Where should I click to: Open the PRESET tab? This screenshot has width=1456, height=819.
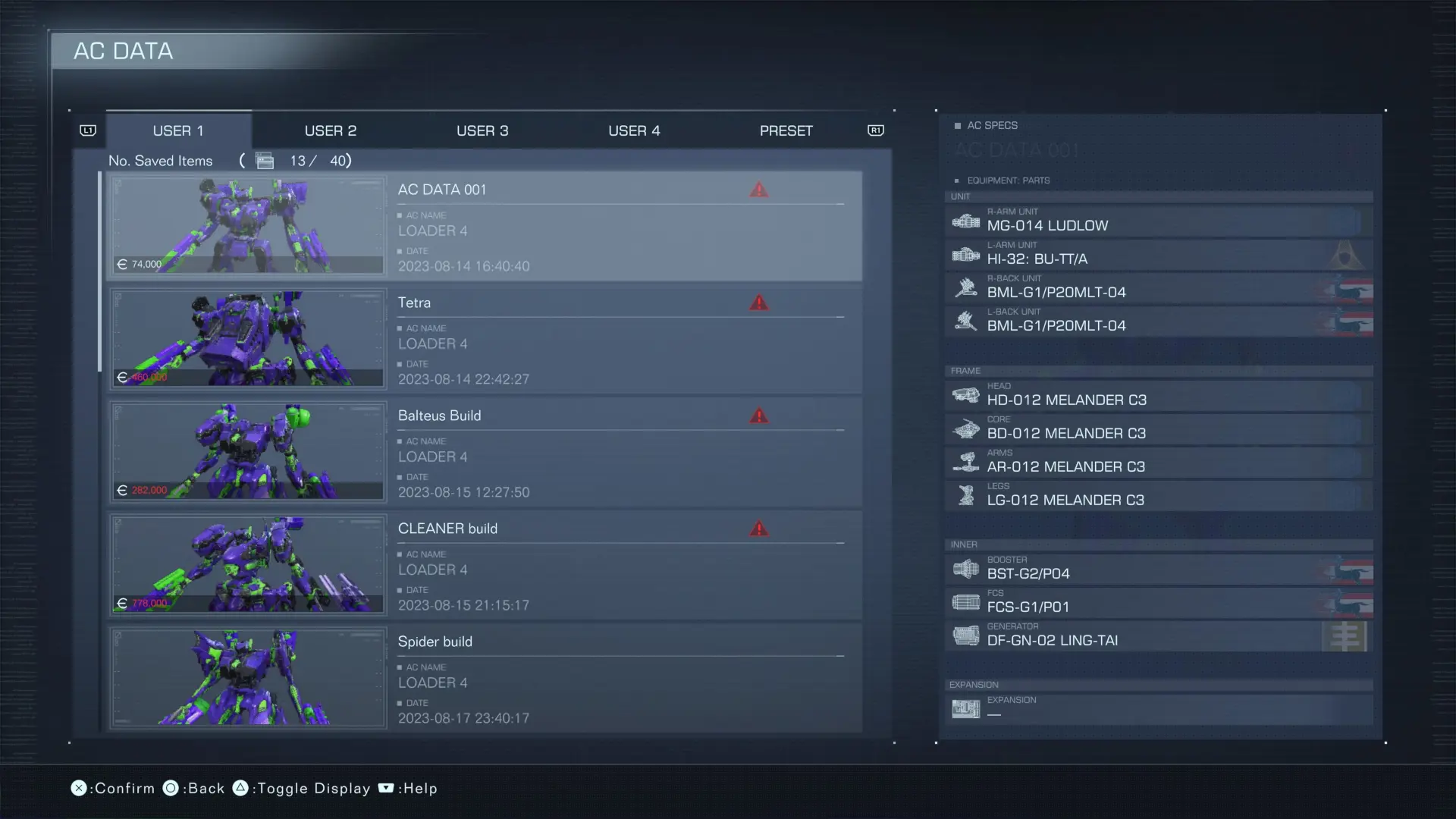coord(786,130)
